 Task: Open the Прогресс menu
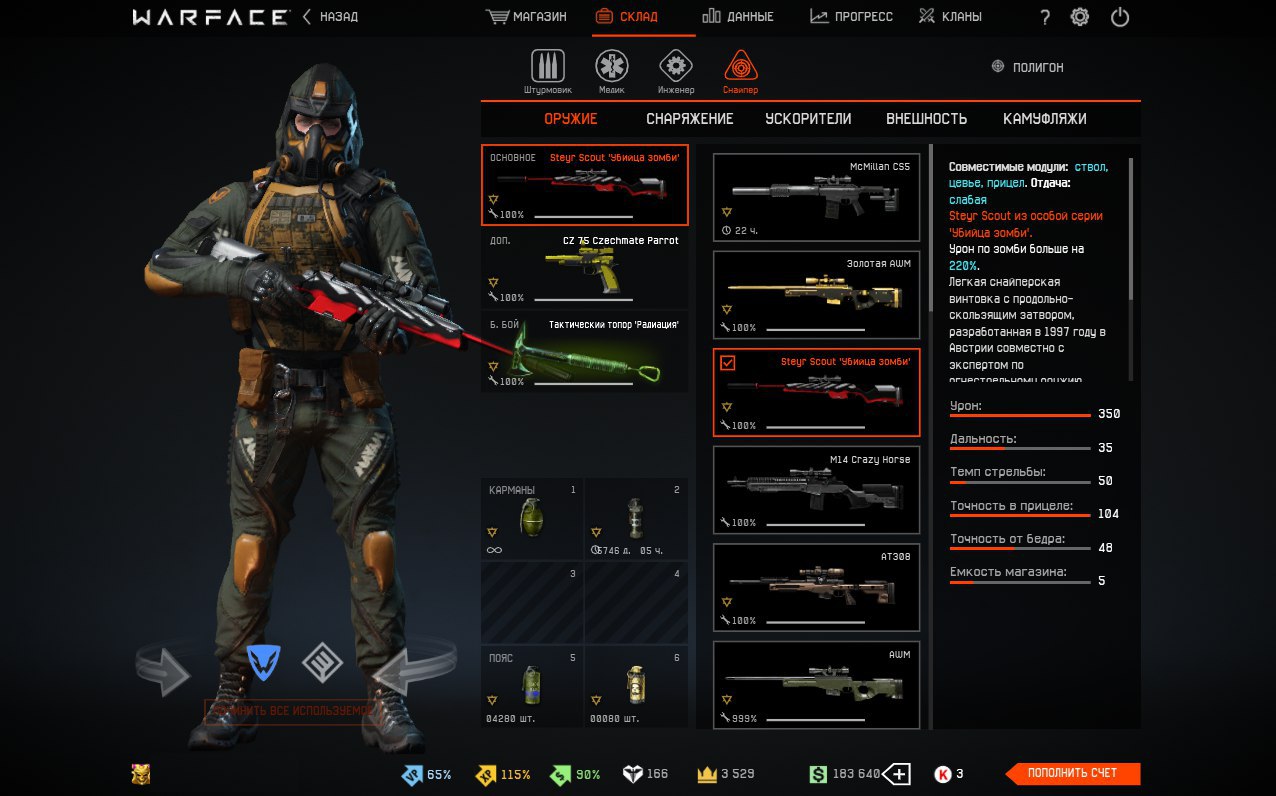(x=851, y=17)
